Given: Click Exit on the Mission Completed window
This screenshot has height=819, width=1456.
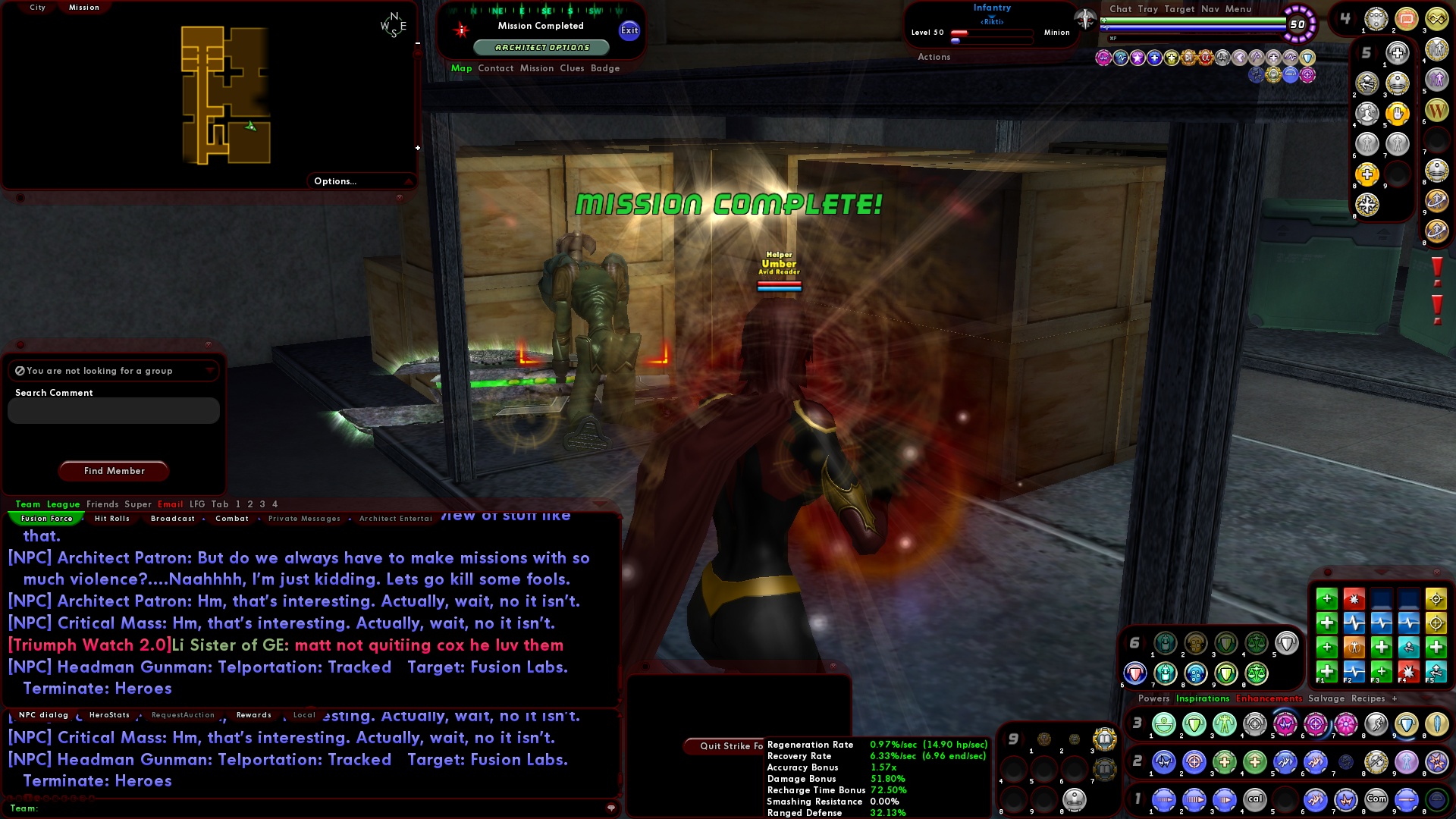Looking at the screenshot, I should tap(628, 32).
